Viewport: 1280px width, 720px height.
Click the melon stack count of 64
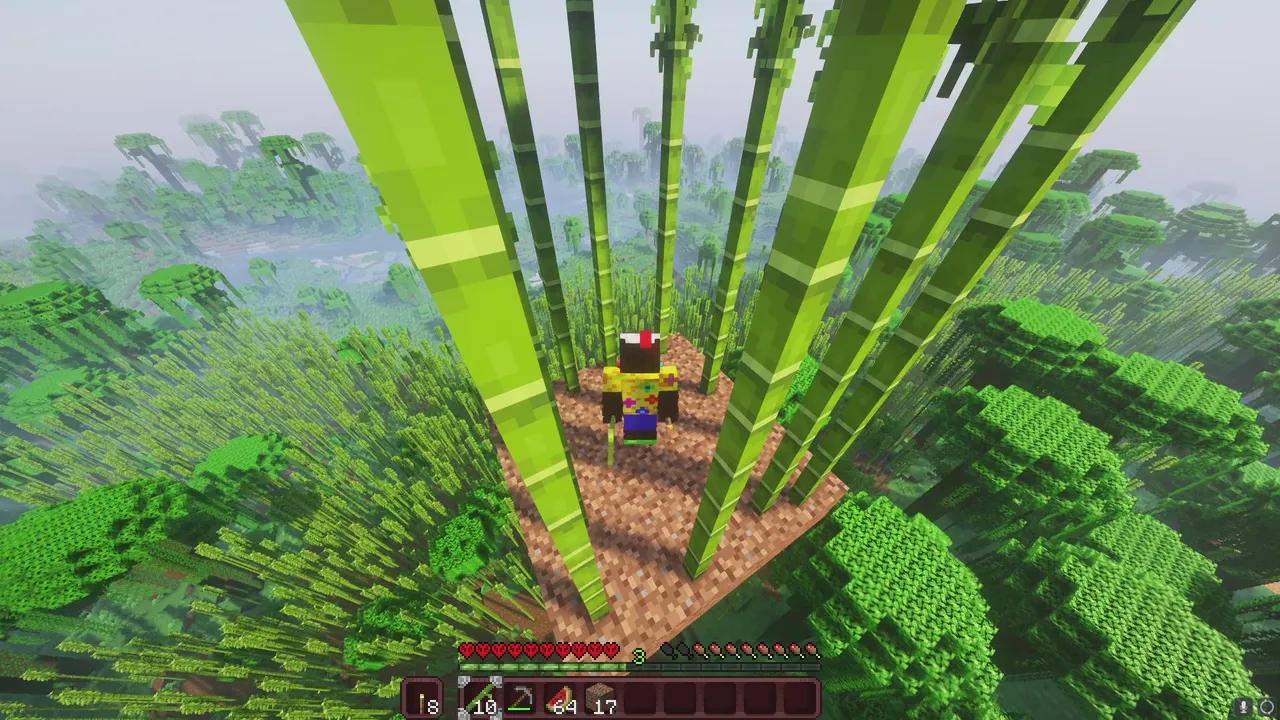(564, 707)
